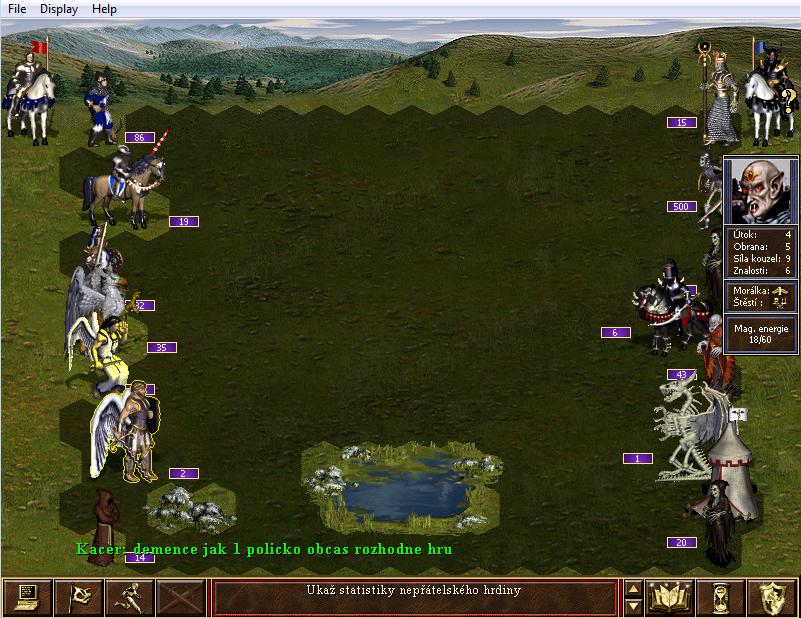
Task: Surrender using the white flag button
Action: pos(78,598)
